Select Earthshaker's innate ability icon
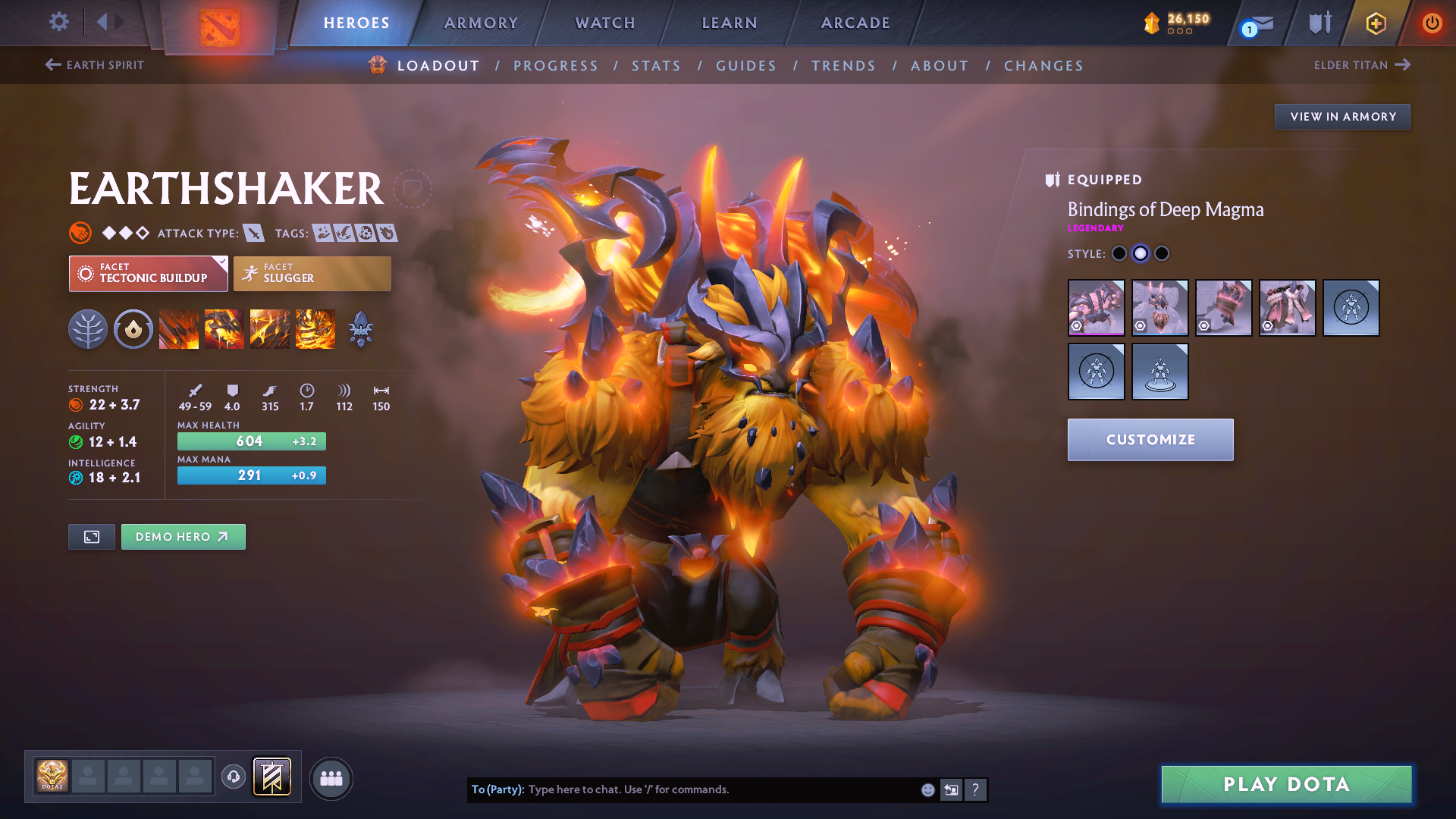The width and height of the screenshot is (1456, 819). (133, 328)
